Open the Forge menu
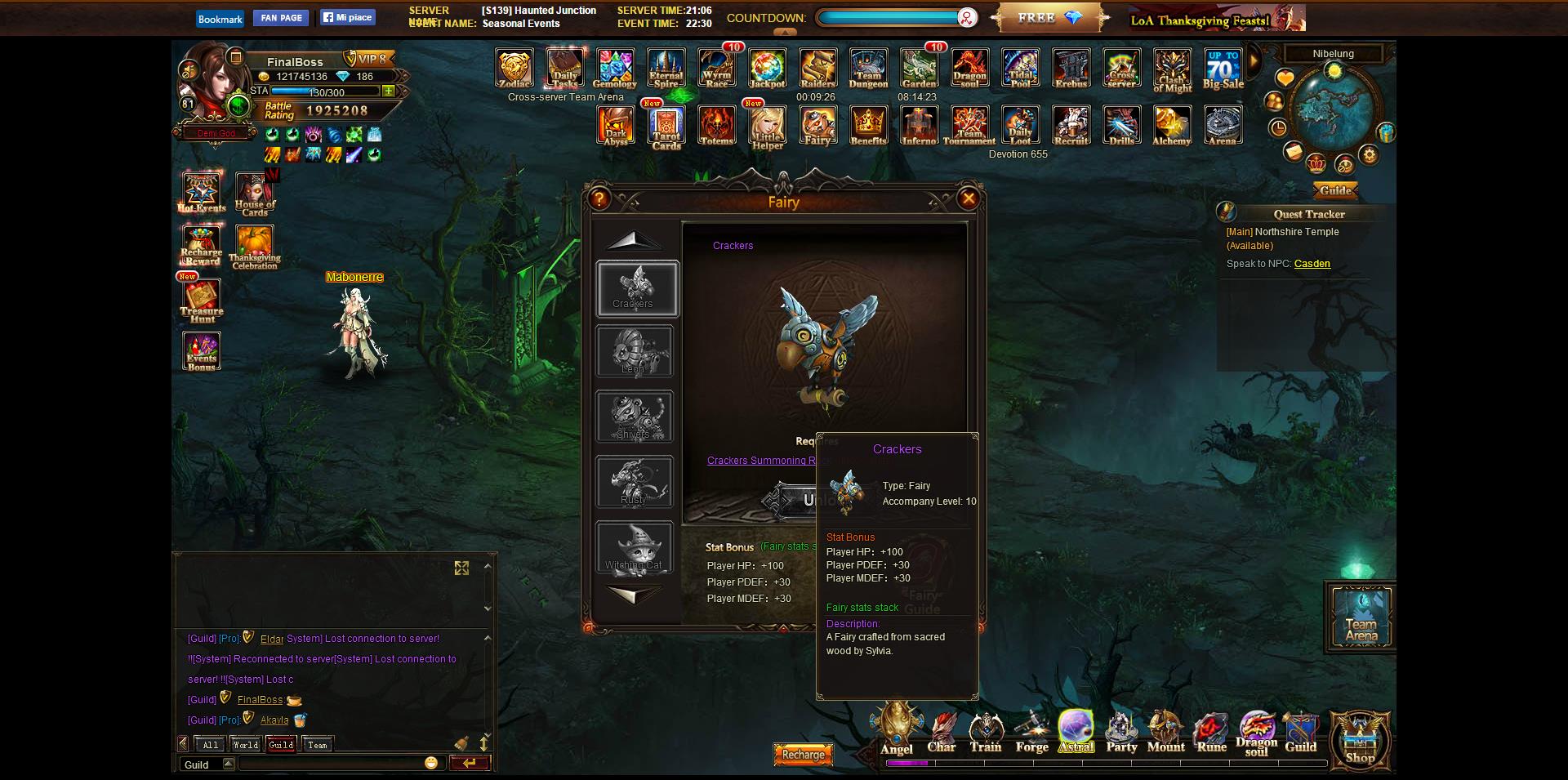 pos(1031,732)
